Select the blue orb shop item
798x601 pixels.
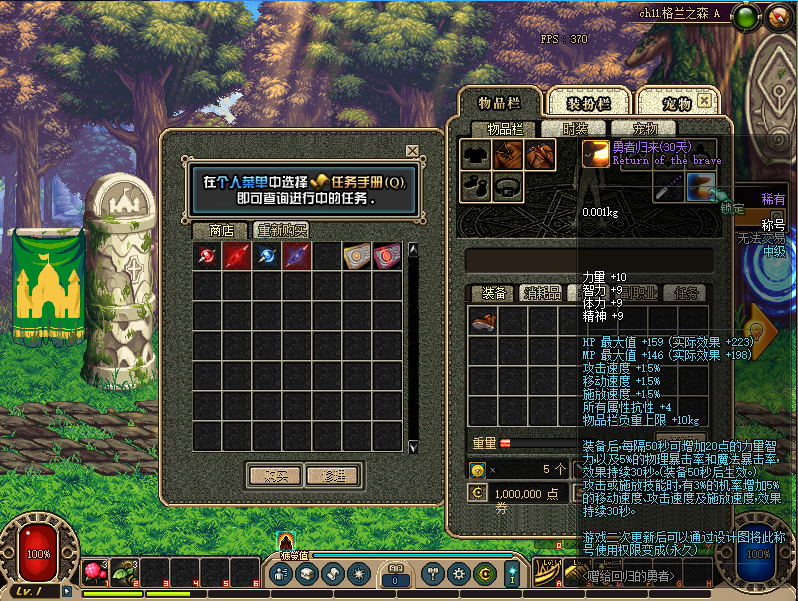[x=266, y=256]
